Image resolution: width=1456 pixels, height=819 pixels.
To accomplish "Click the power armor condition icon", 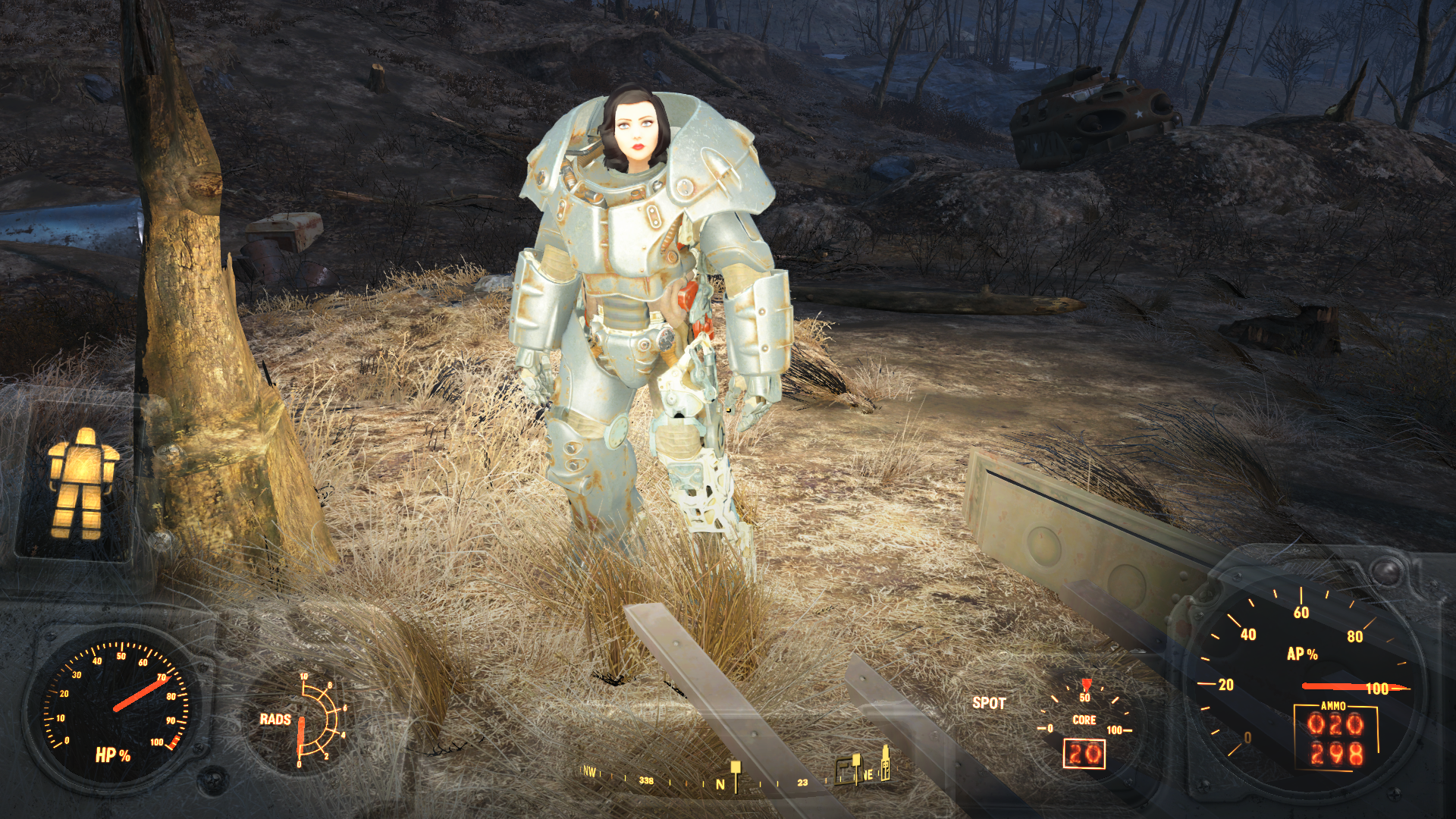I will click(81, 483).
